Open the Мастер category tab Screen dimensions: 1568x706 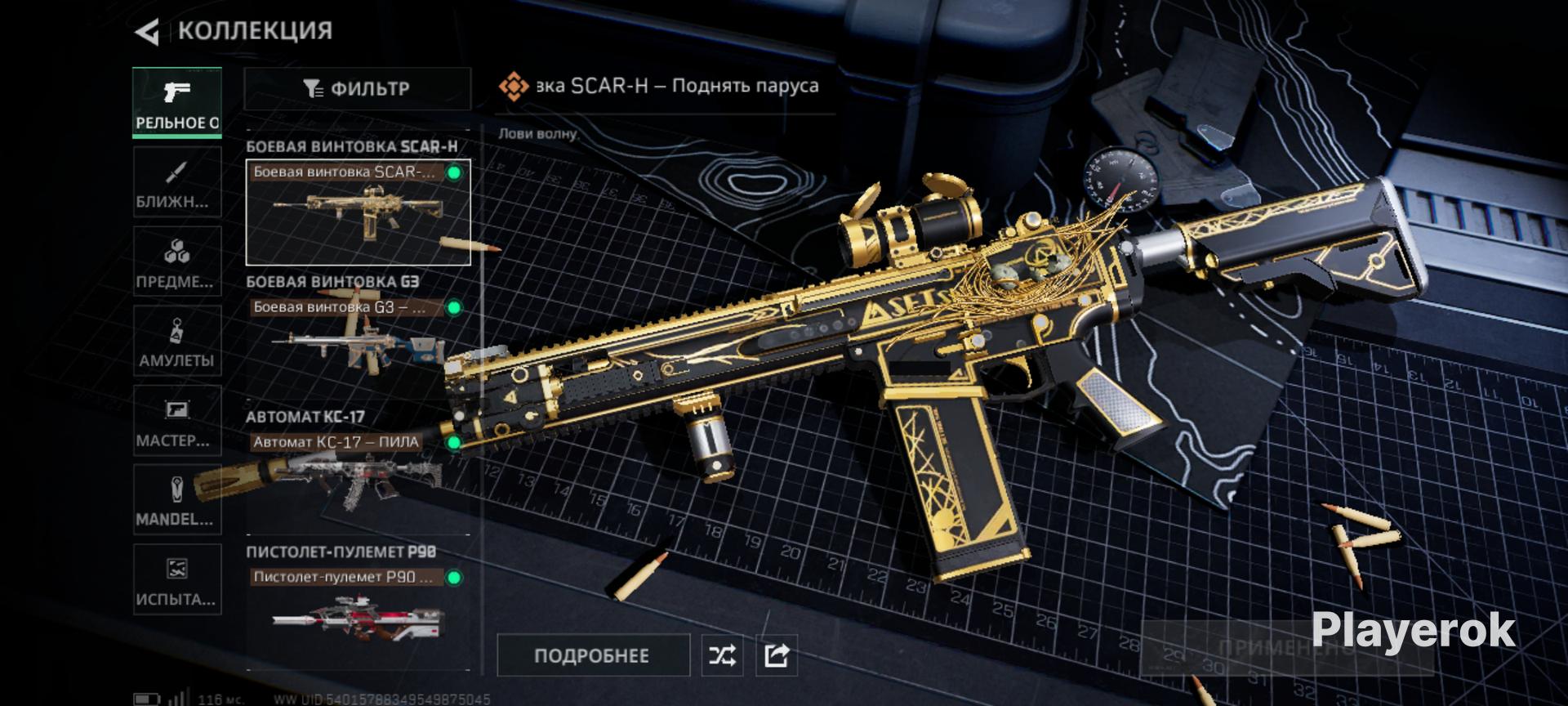click(x=177, y=421)
